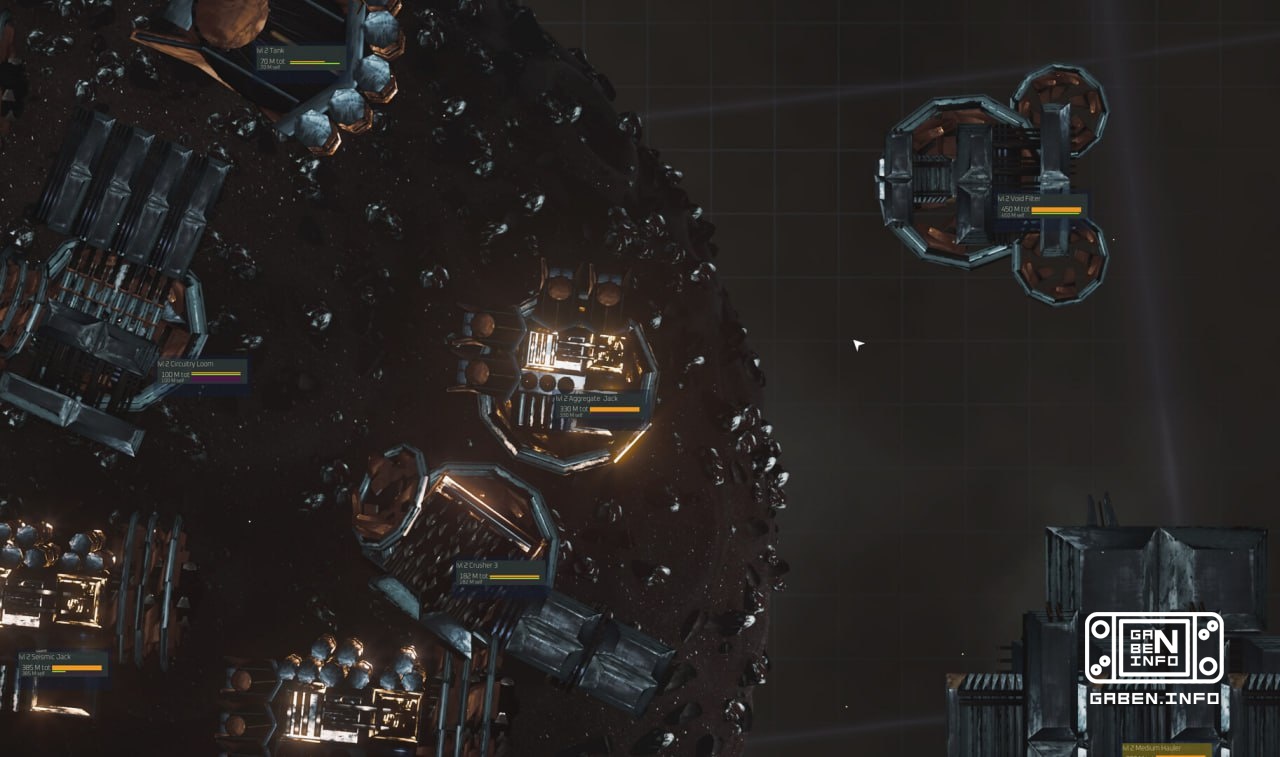This screenshot has width=1280, height=757.
Task: Click the orange bar of Void Filter
Action: pyautogui.click(x=1055, y=209)
